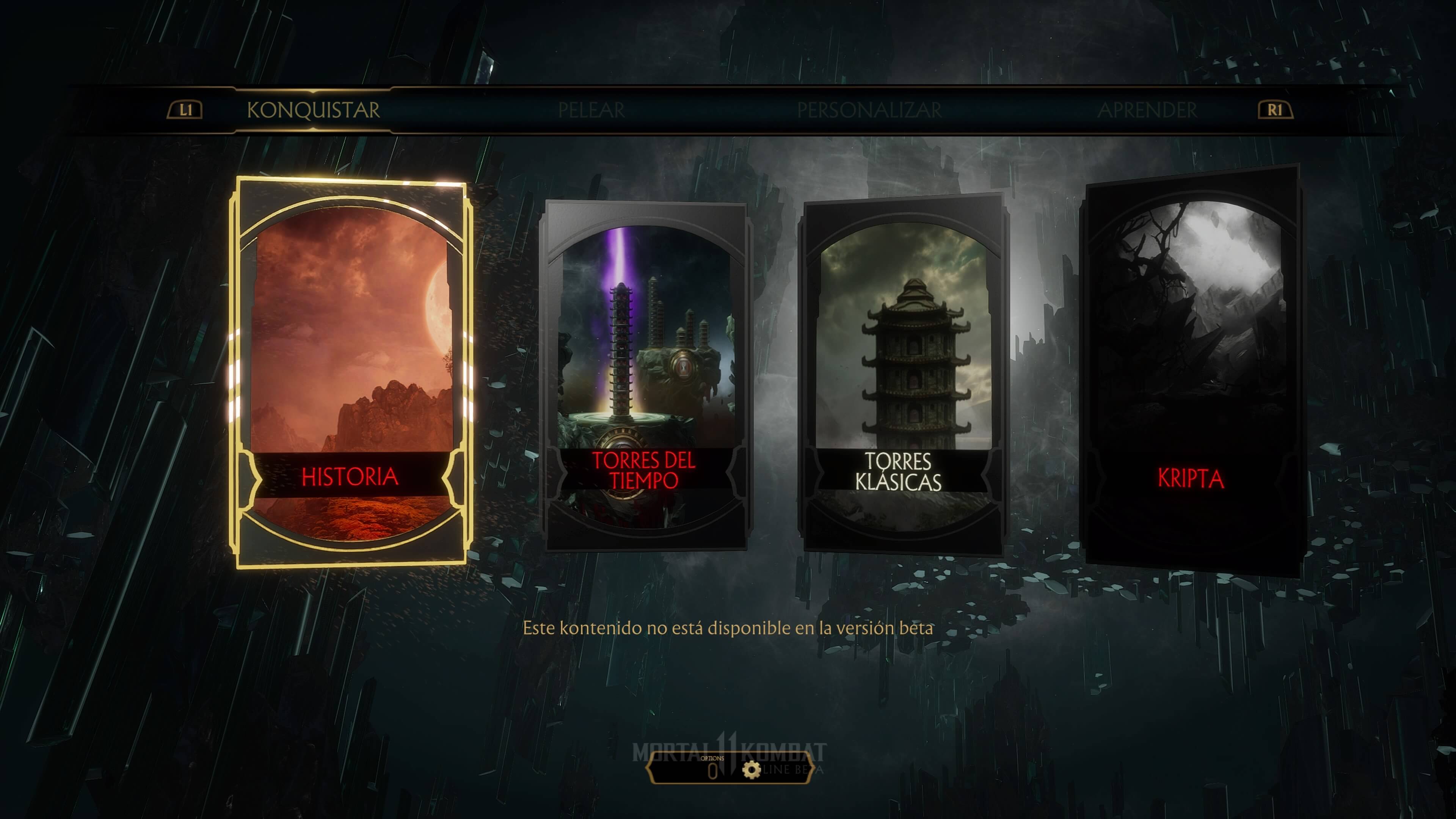
Task: Select the Aprender tab
Action: pos(1147,110)
